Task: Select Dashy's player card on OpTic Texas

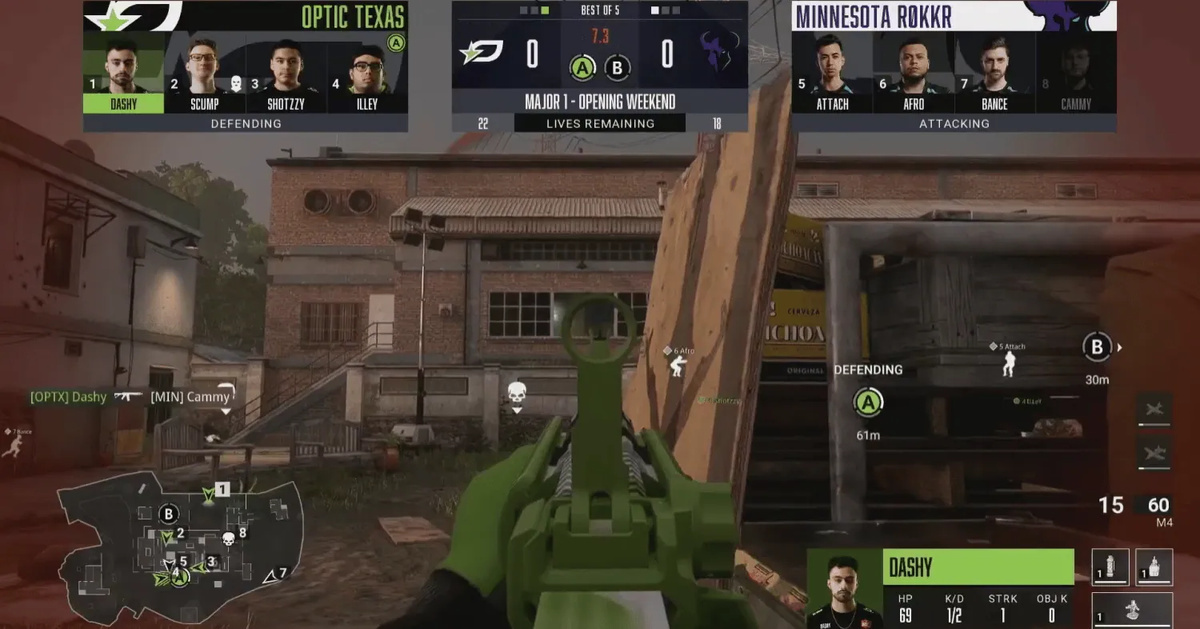Action: tap(123, 75)
